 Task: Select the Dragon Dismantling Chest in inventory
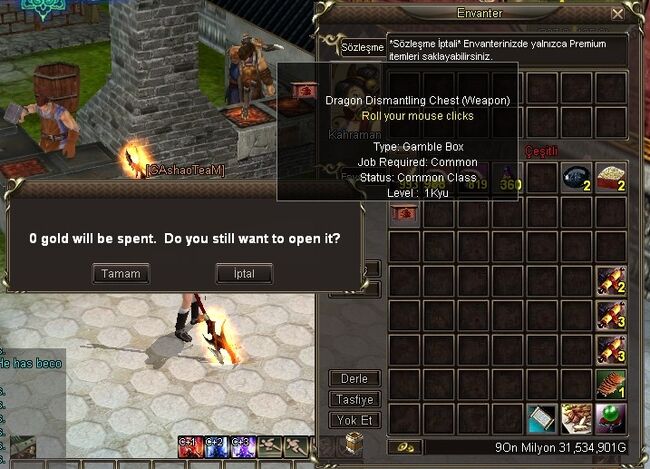[405, 212]
